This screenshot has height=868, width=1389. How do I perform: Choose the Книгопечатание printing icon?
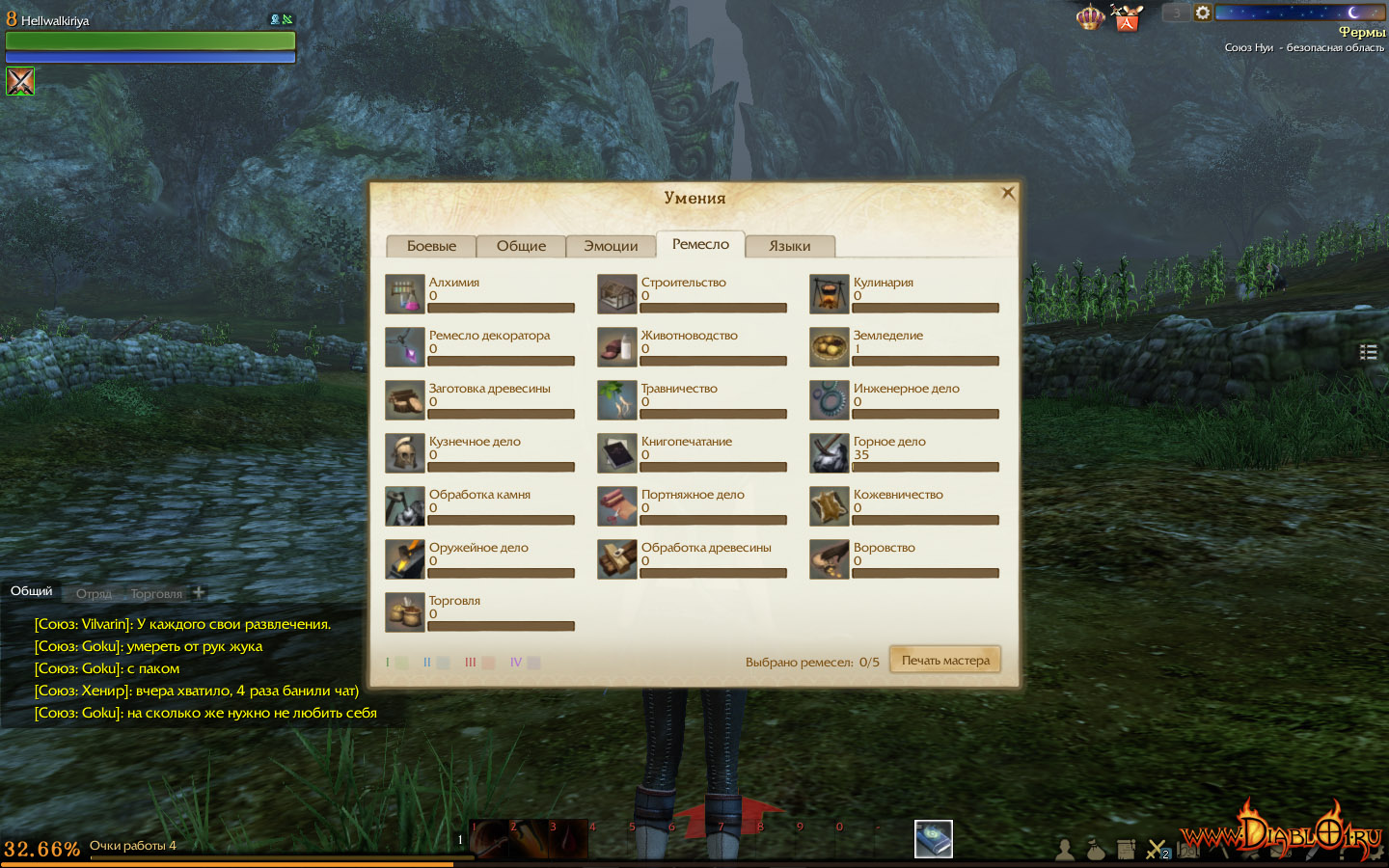[617, 453]
